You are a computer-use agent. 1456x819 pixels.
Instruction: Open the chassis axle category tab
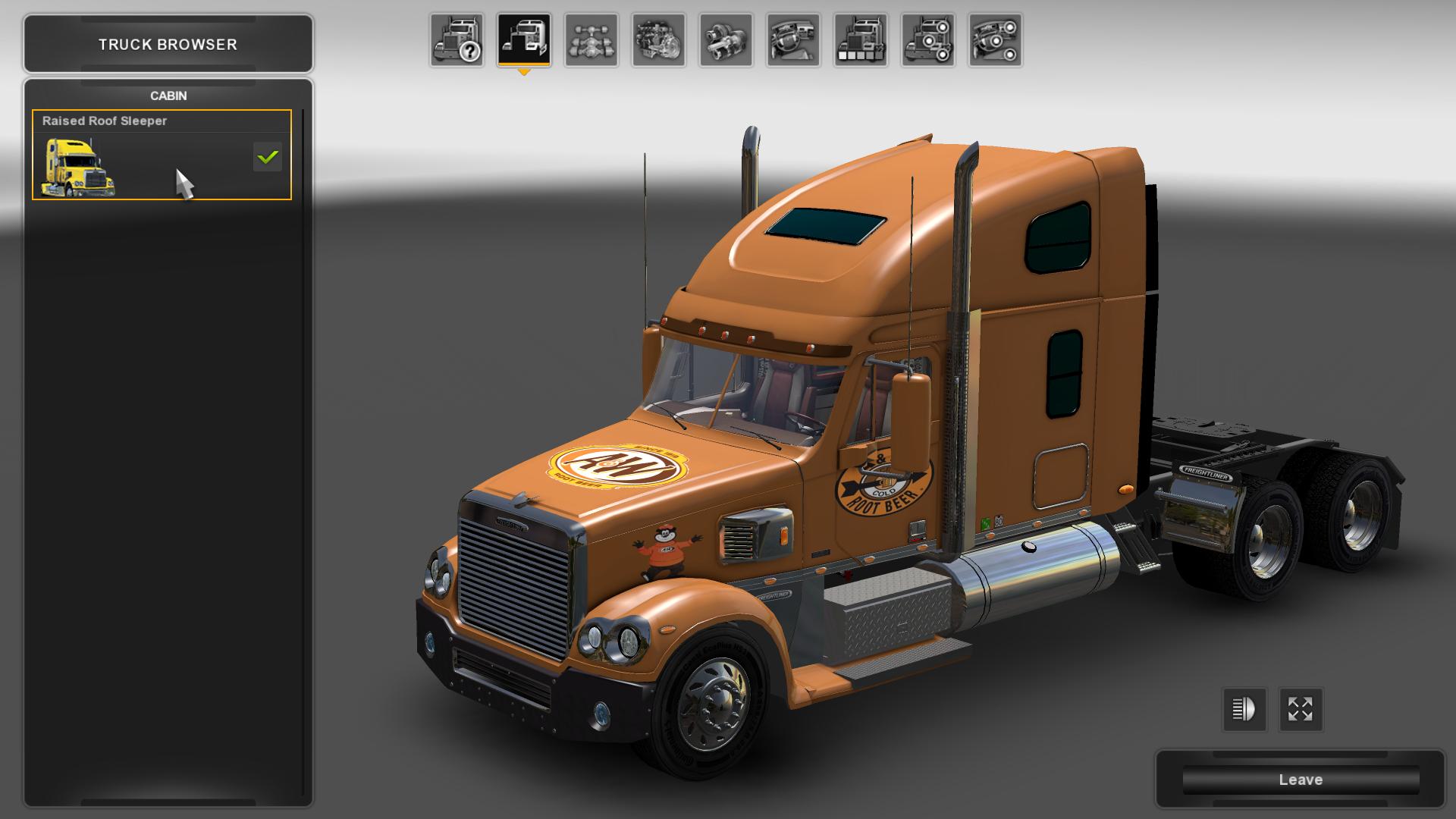591,40
